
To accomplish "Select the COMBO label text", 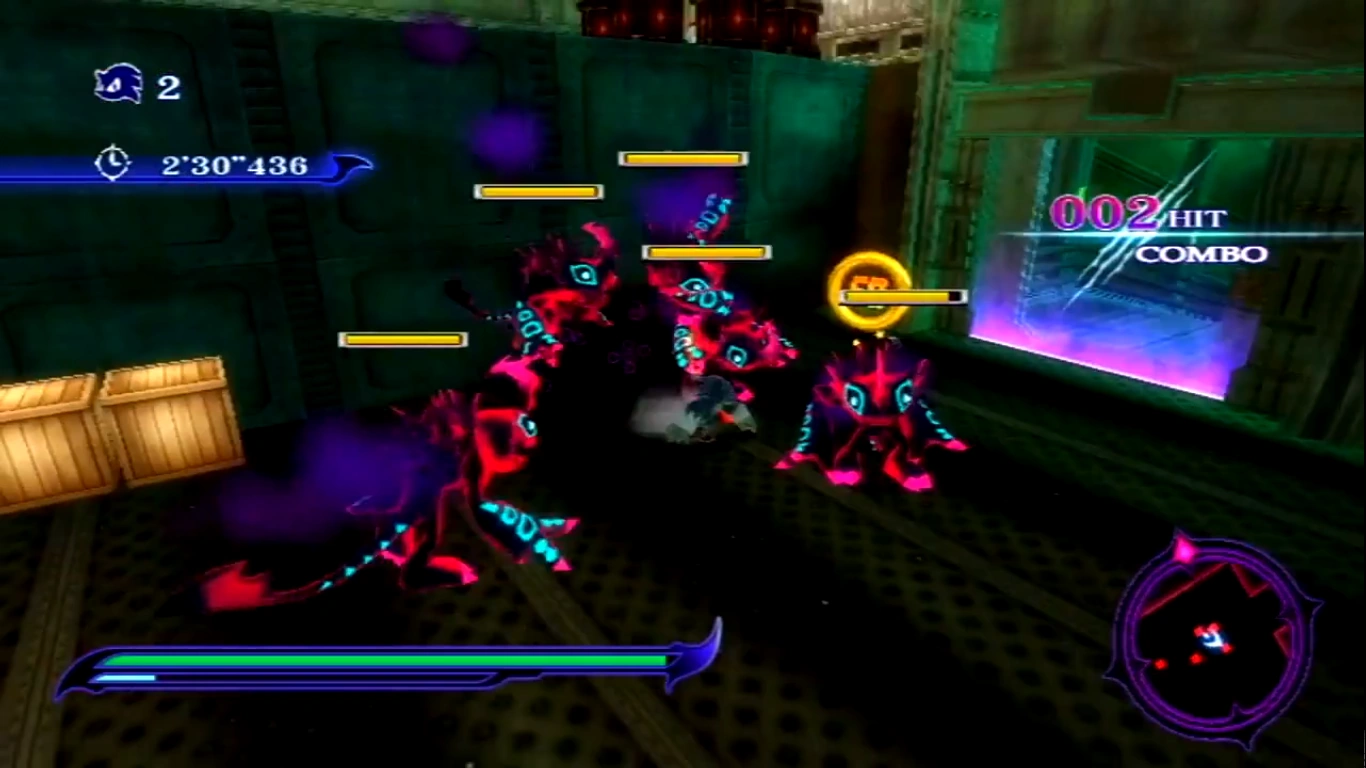I will [1203, 255].
